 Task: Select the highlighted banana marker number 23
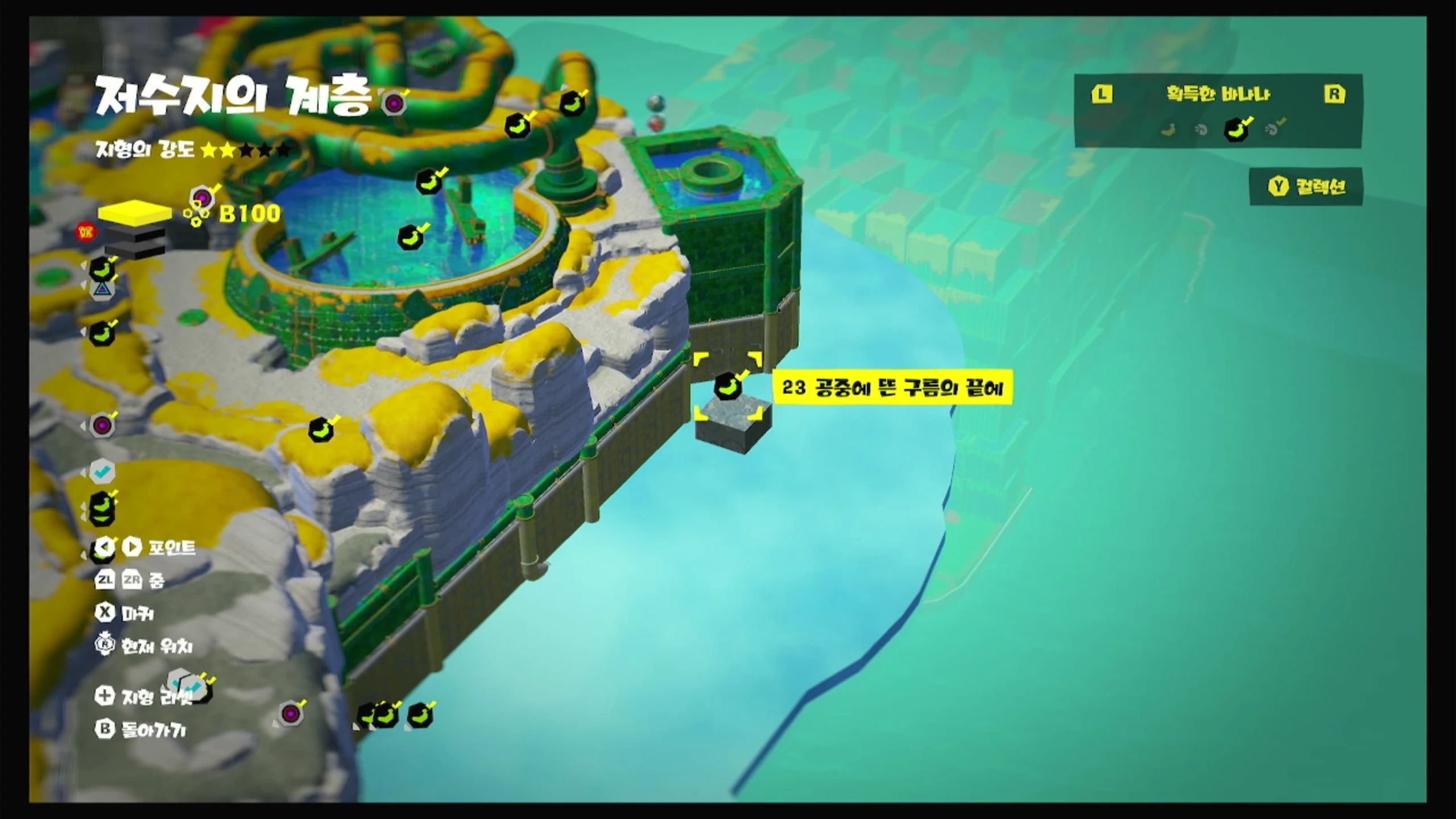click(x=728, y=387)
